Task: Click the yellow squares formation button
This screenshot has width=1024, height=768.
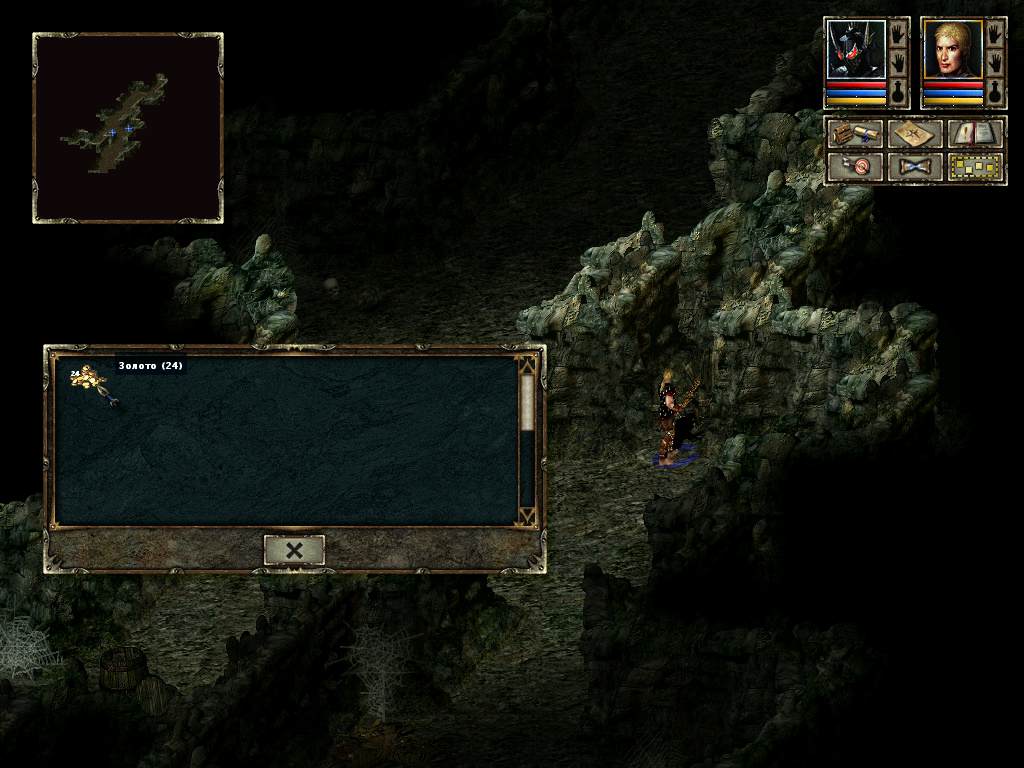Action: [975, 166]
